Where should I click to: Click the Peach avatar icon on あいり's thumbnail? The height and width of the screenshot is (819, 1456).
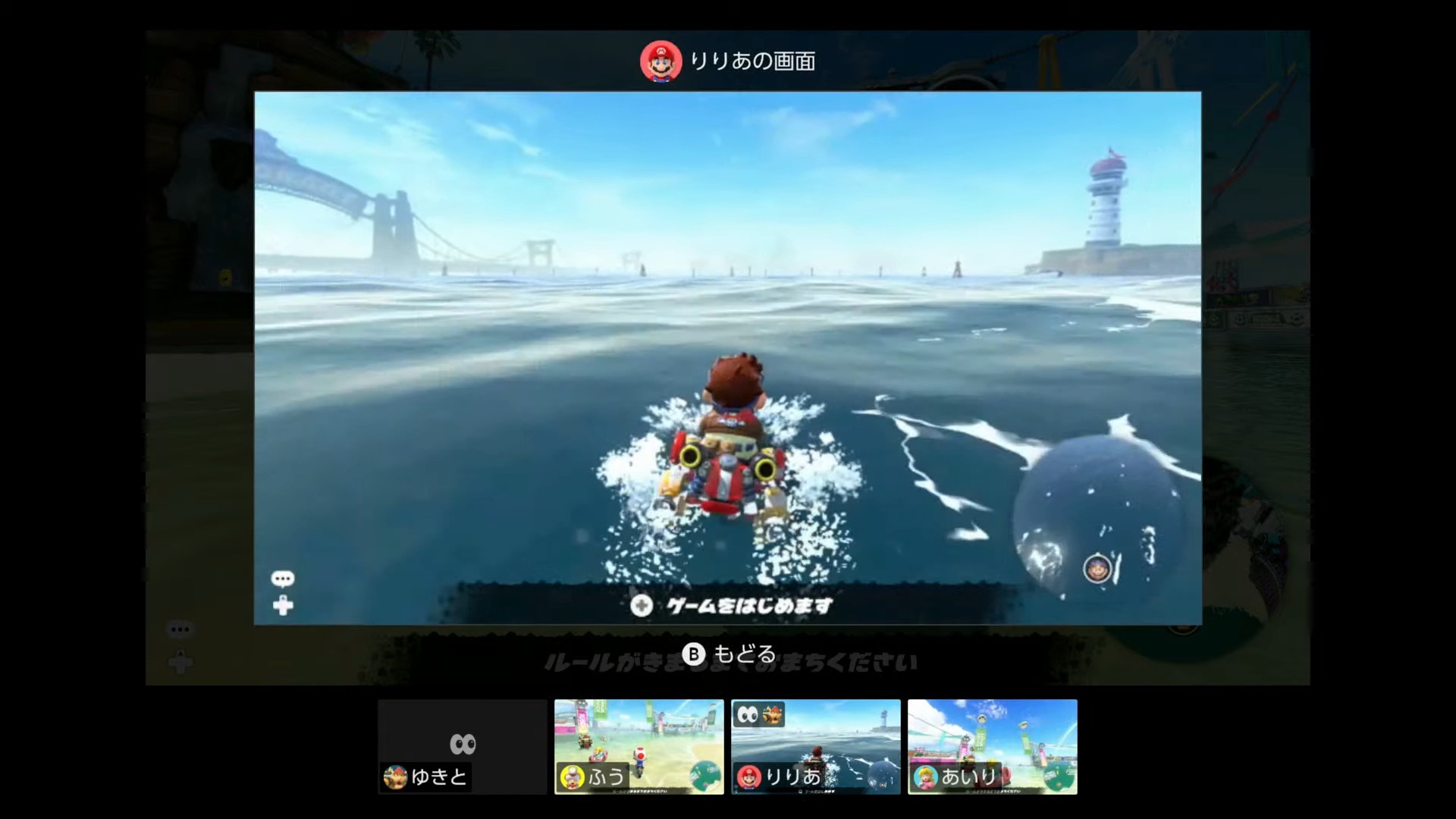click(925, 776)
